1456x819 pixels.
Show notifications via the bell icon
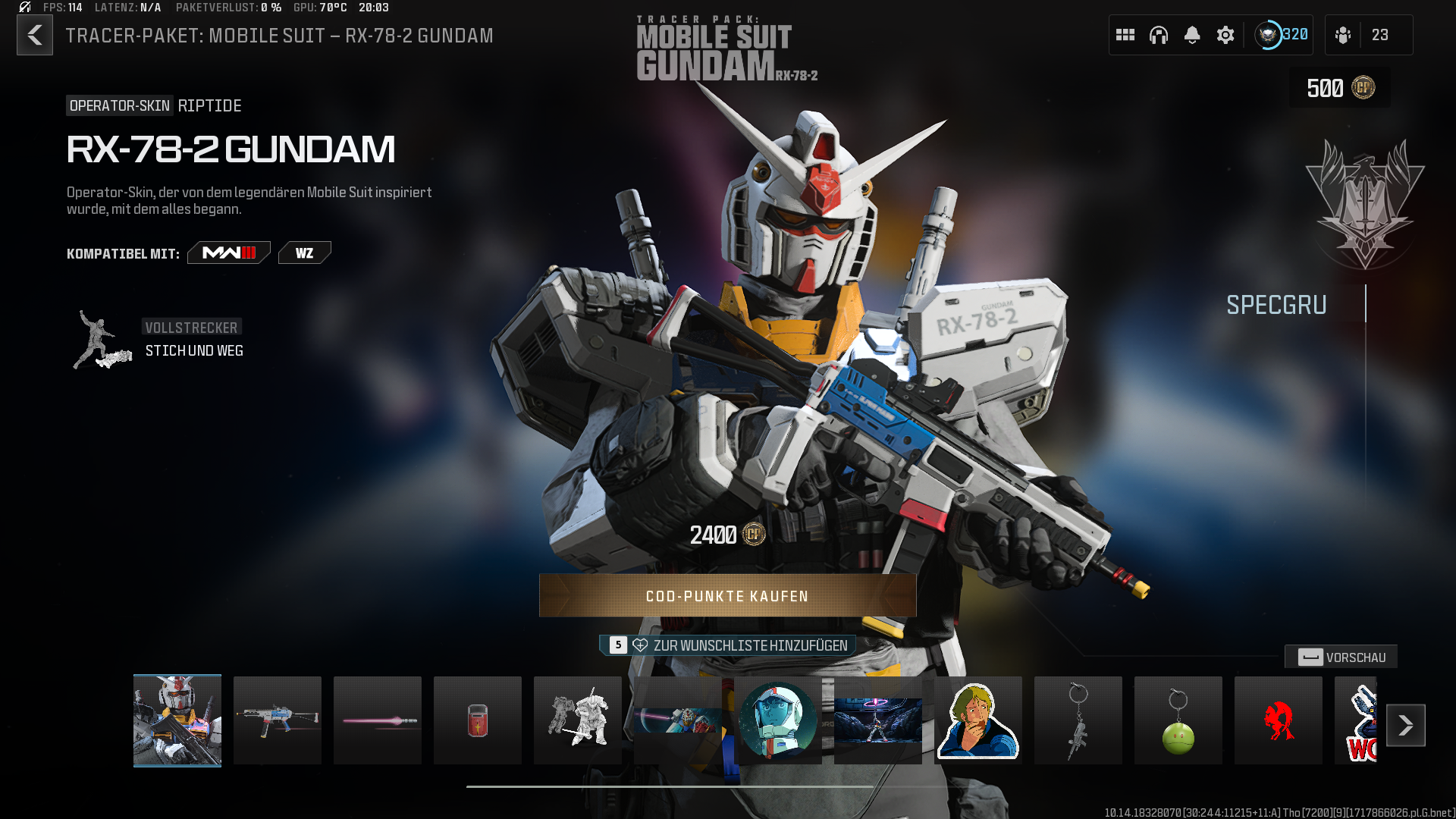click(x=1192, y=35)
